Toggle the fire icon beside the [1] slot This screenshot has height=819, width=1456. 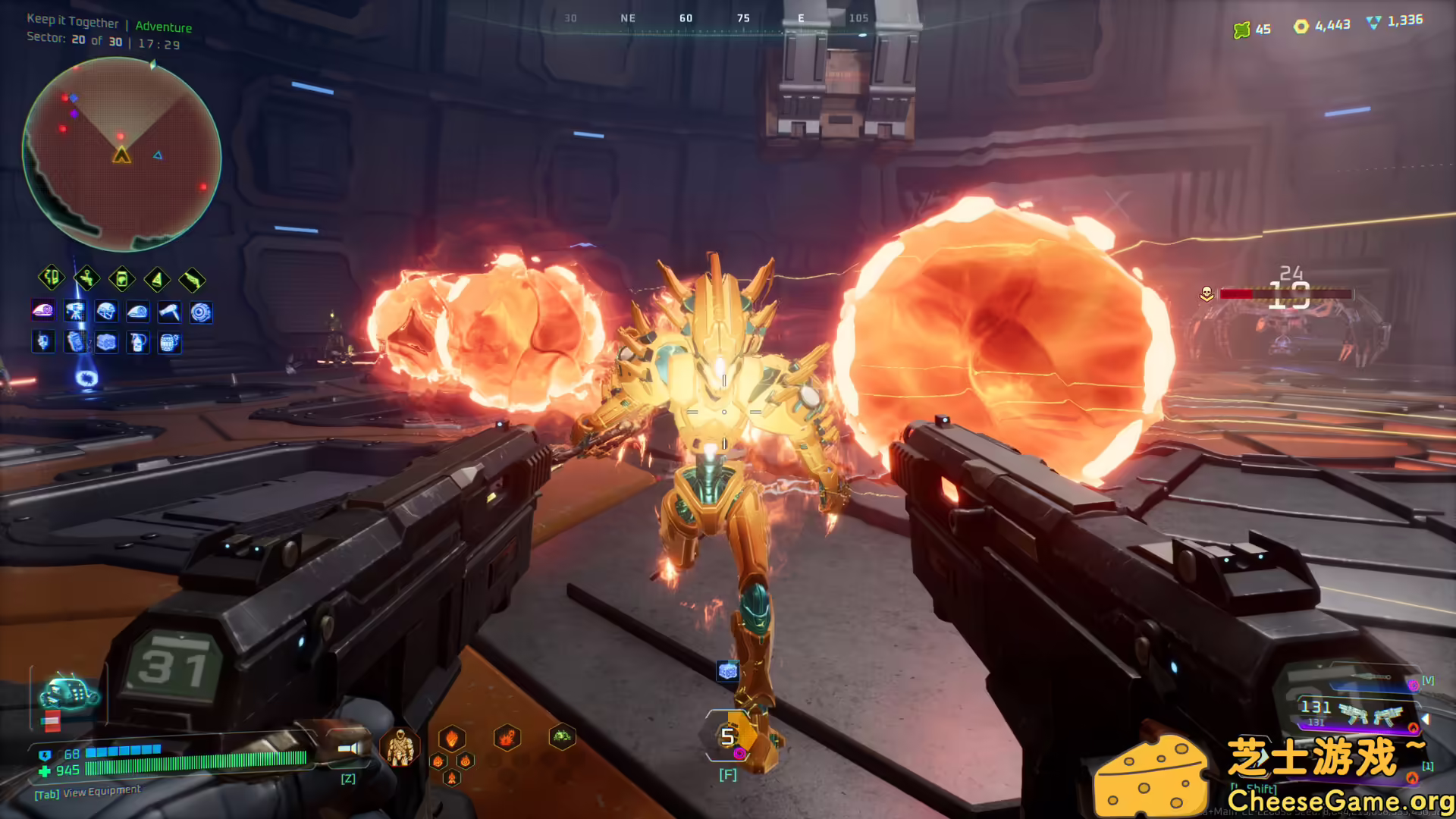(x=1413, y=779)
